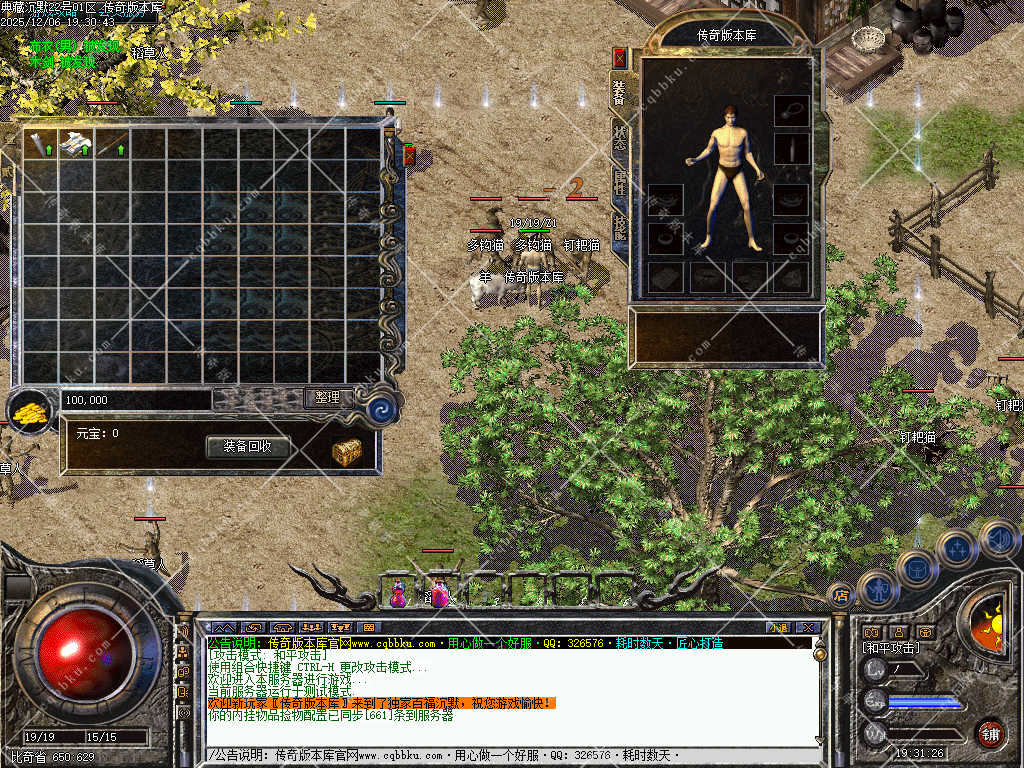The height and width of the screenshot is (768, 1024).
Task: Toggle the sound speaker orb
Action: tap(998, 540)
